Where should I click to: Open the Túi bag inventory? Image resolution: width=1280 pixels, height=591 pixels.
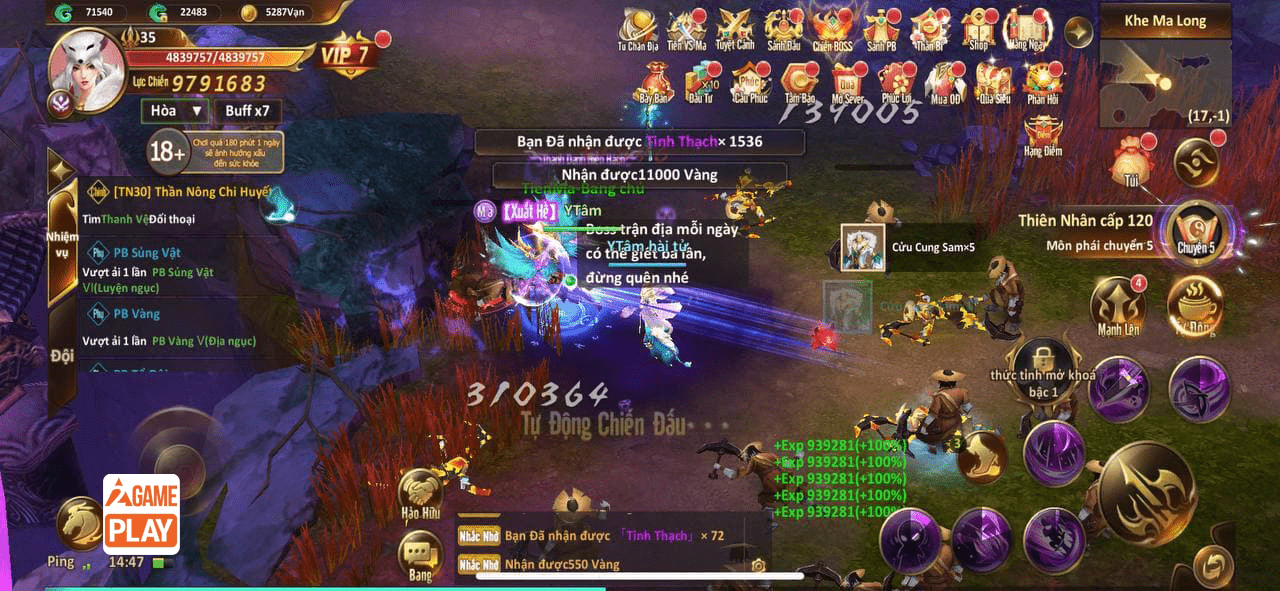1131,160
